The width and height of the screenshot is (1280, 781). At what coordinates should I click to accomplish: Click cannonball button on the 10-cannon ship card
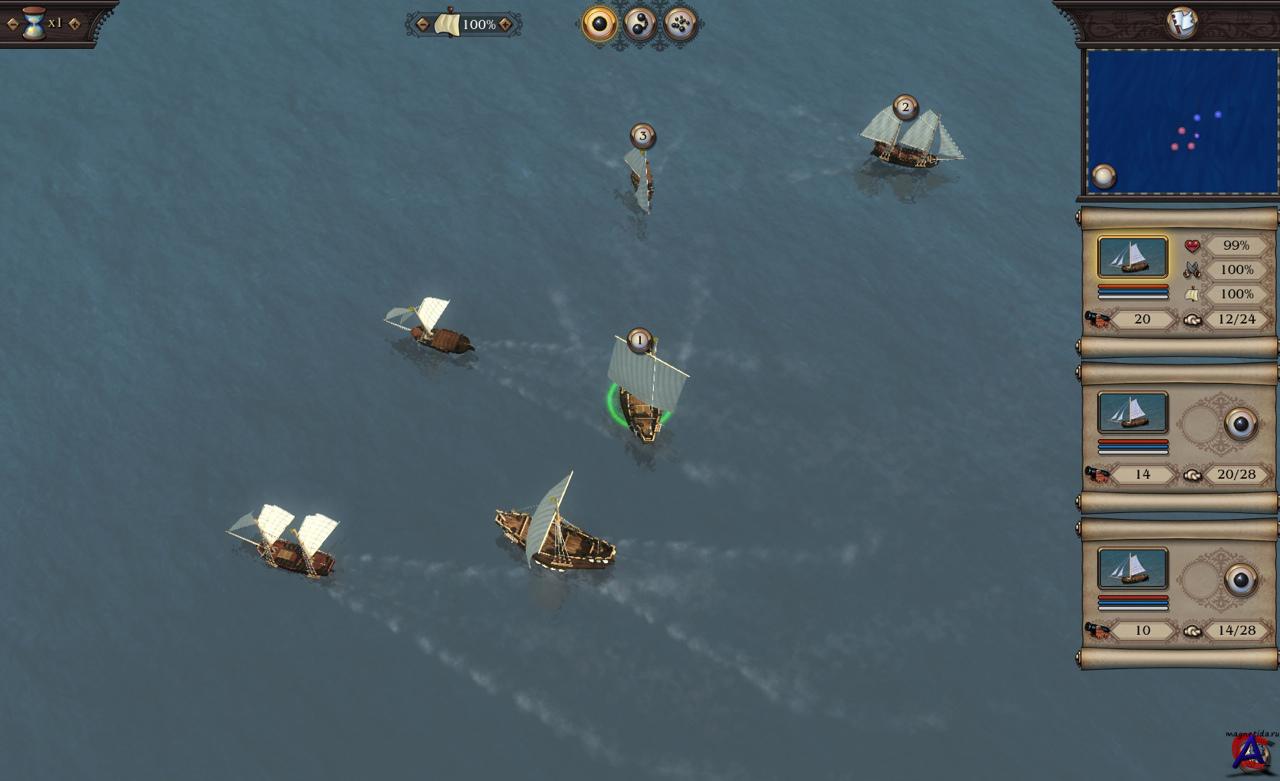click(x=1241, y=580)
